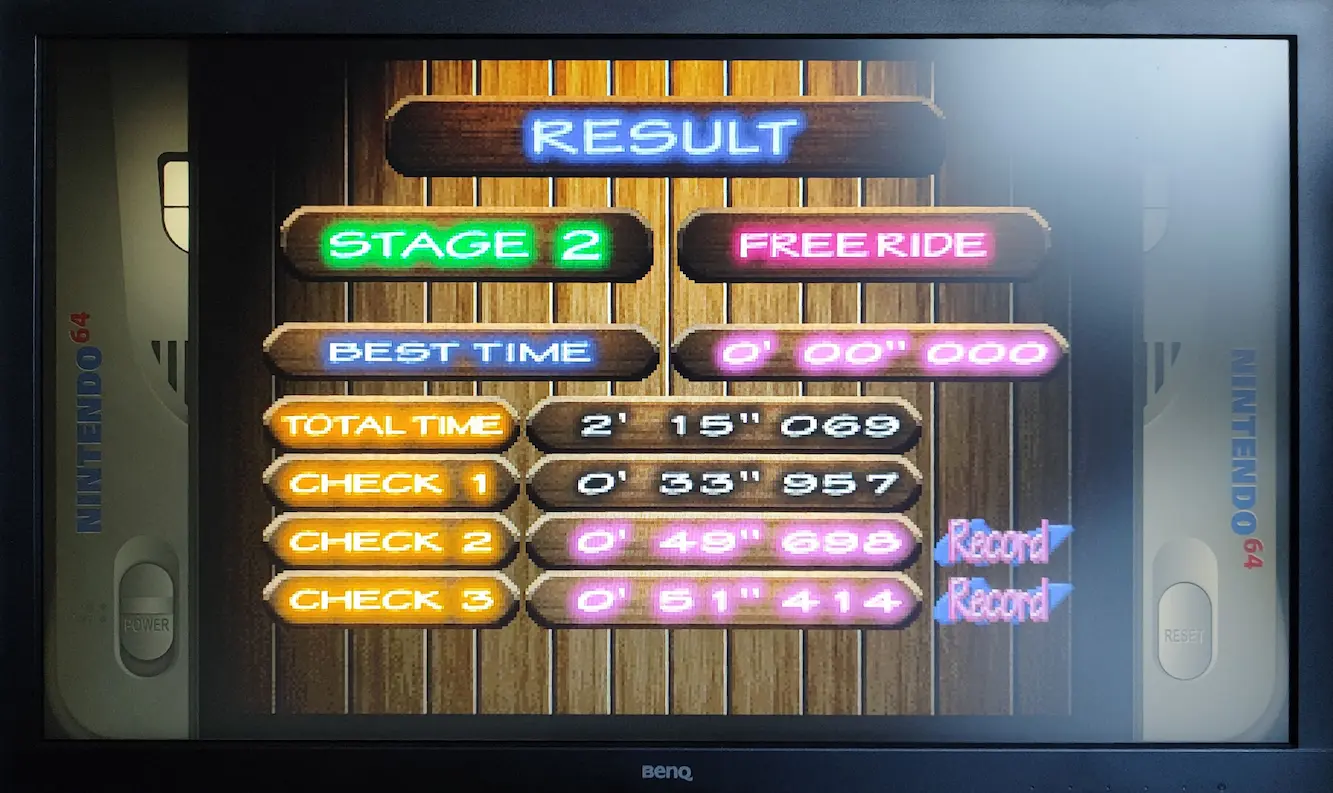The height and width of the screenshot is (793, 1333).
Task: Select the Record badge beside CHECK 3
Action: tap(1002, 601)
